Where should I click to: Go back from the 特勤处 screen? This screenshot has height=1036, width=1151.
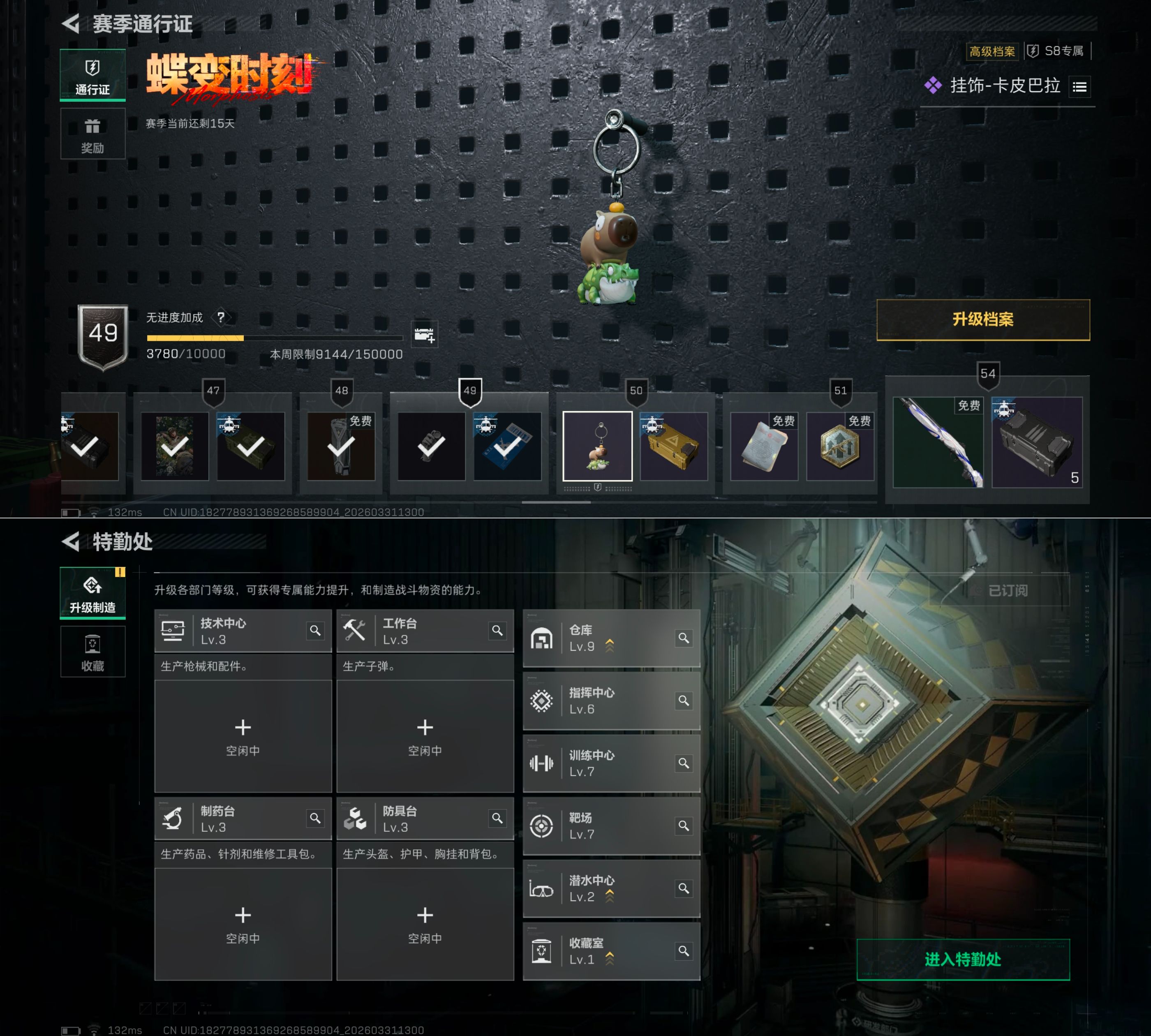pyautogui.click(x=71, y=542)
